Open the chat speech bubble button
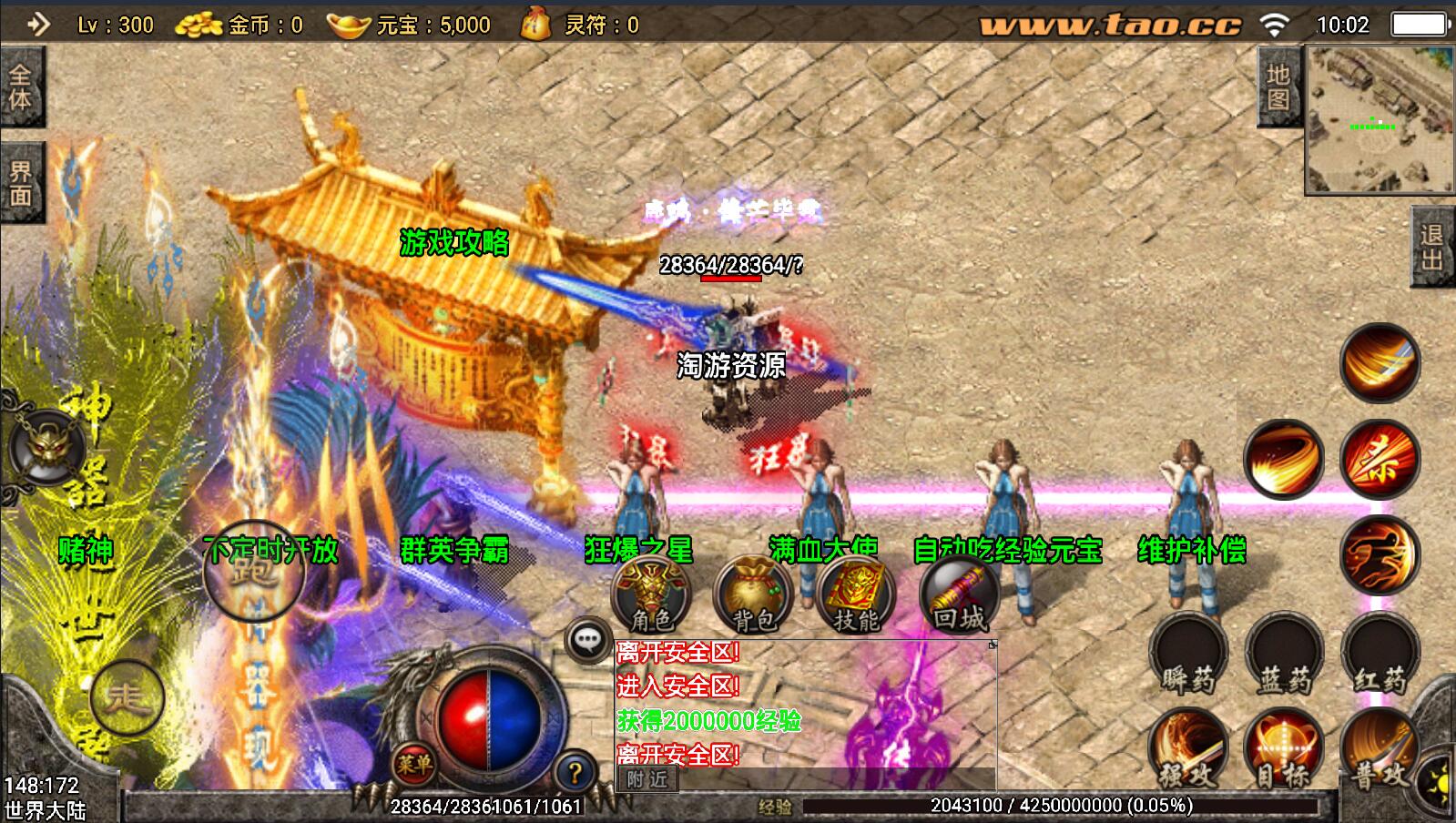This screenshot has height=823, width=1456. (587, 640)
